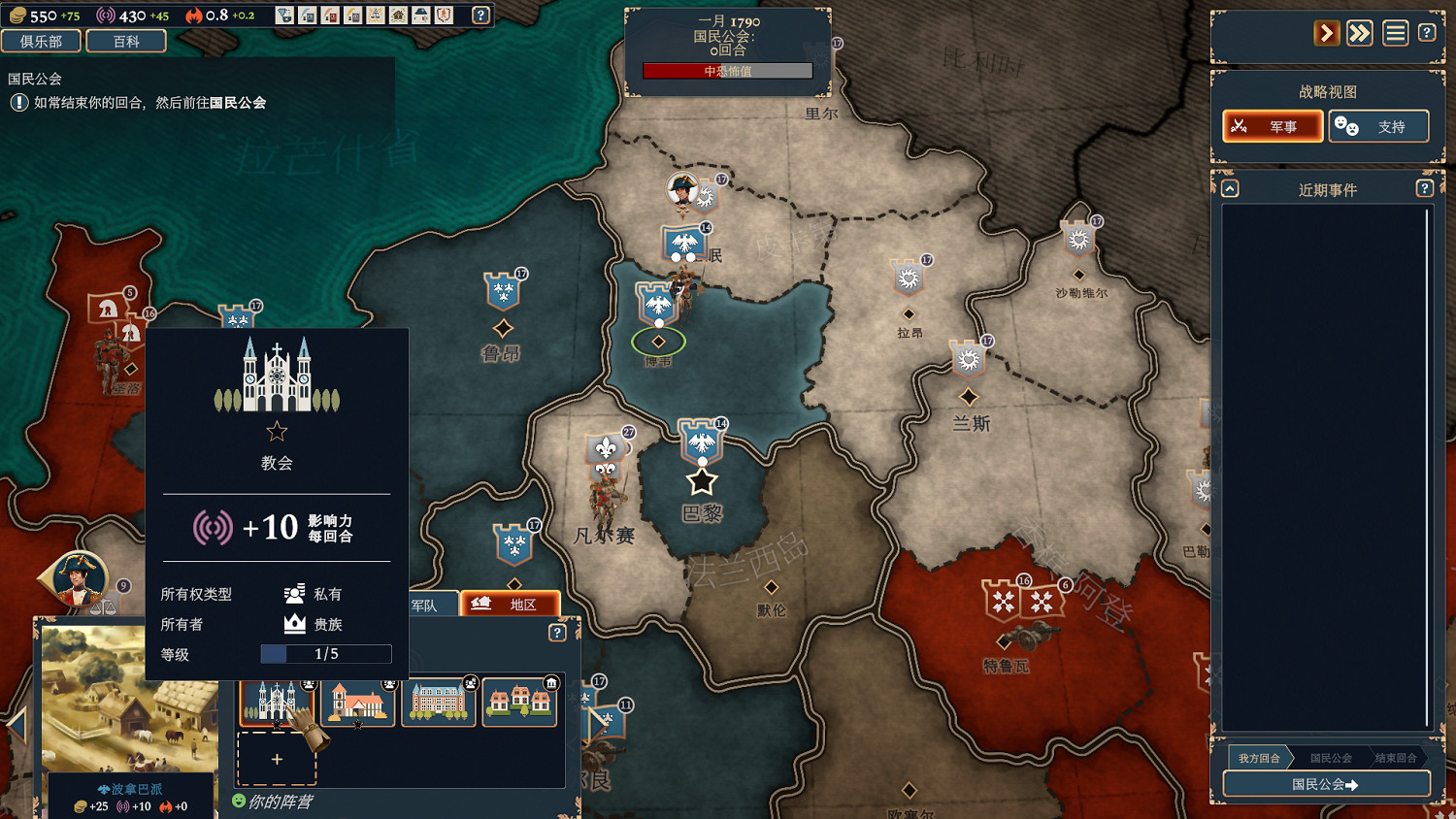This screenshot has width=1456, height=819.
Task: Open the three-line hamburger menu
Action: [x=1395, y=33]
